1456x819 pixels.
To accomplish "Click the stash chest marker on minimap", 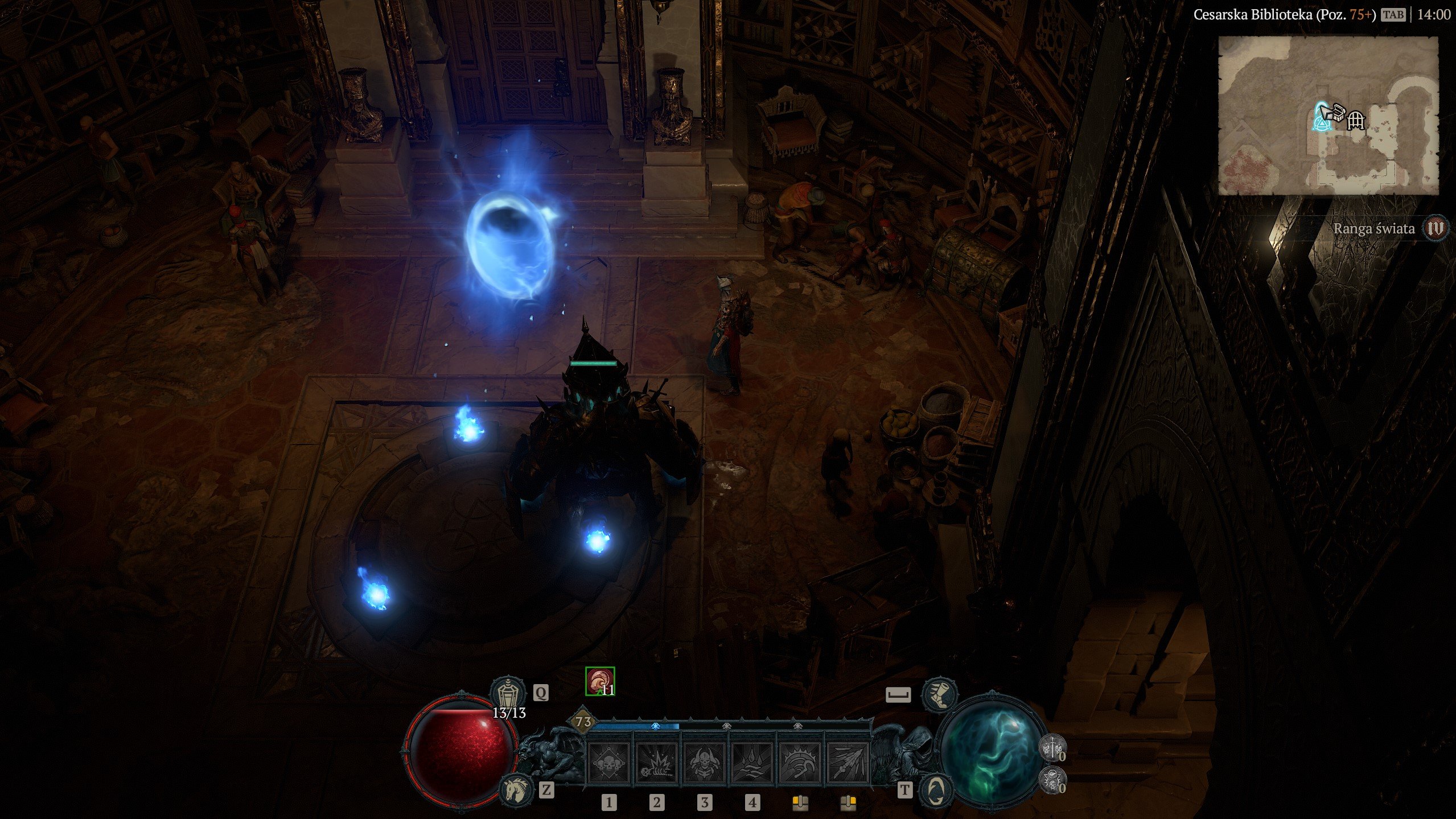I will point(1336,112).
